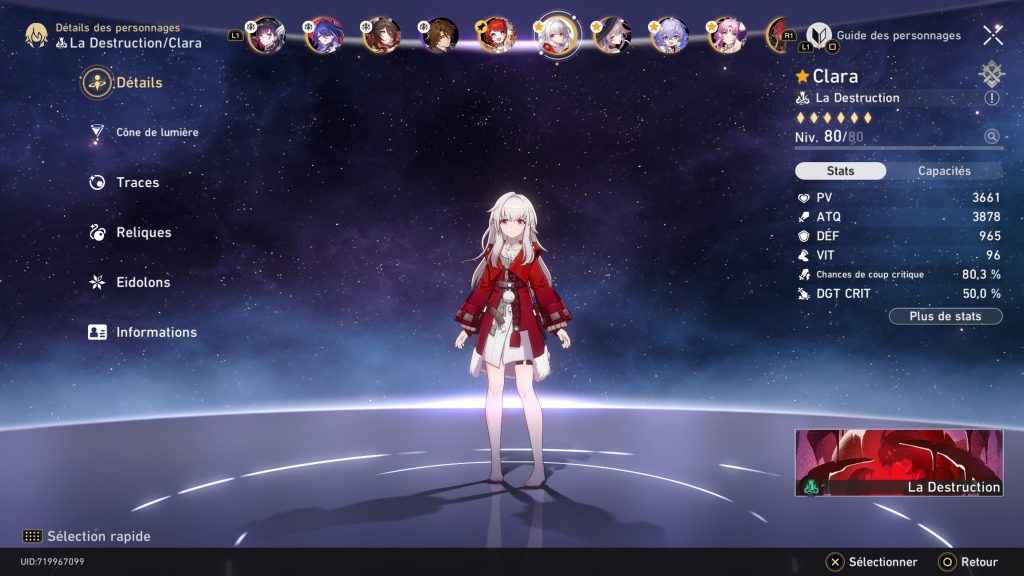
Task: Close the character details screen
Action: click(x=993, y=35)
